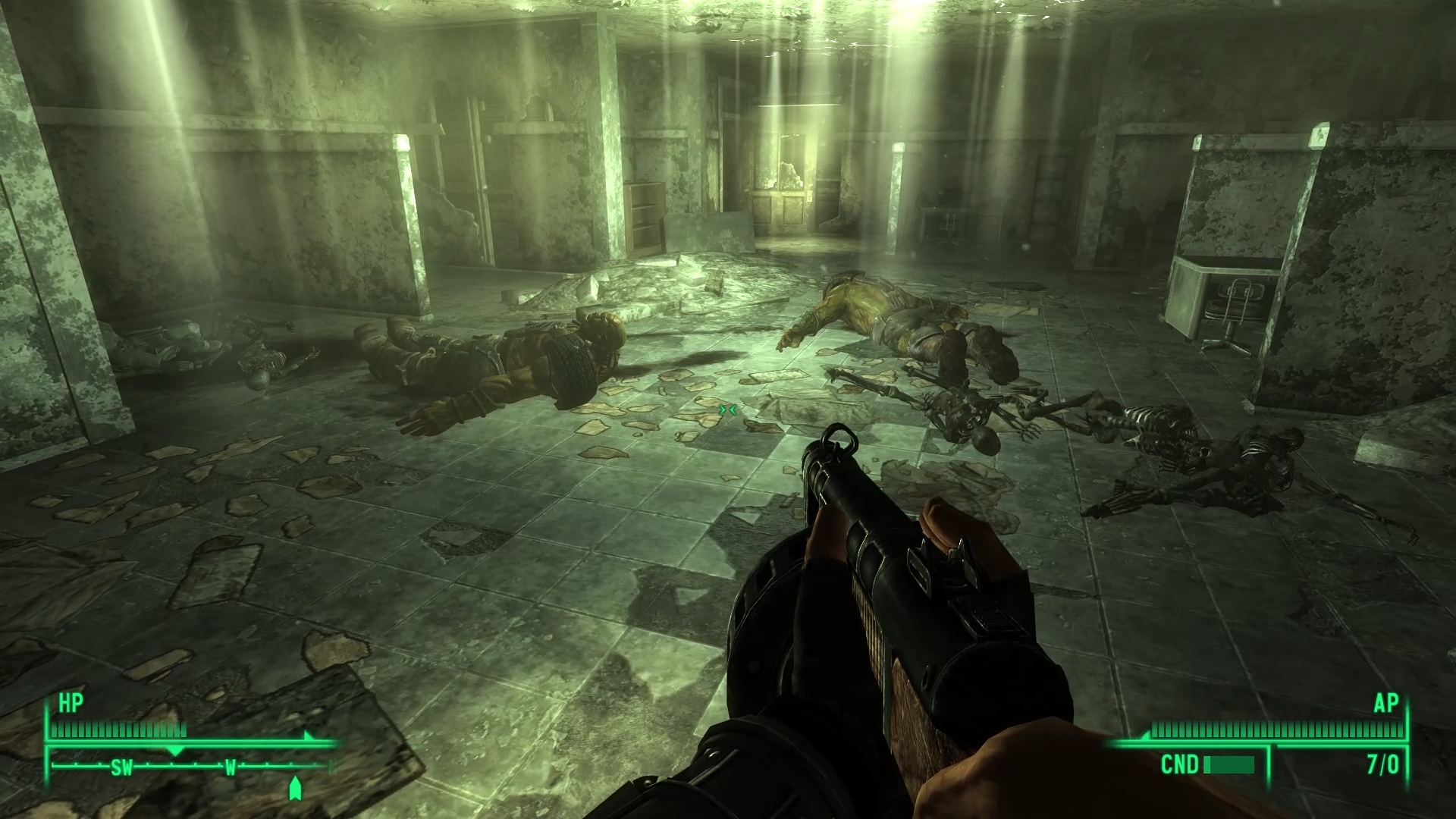This screenshot has width=1456, height=819.
Task: Click the compass bar showing SW and W
Action: tap(191, 767)
